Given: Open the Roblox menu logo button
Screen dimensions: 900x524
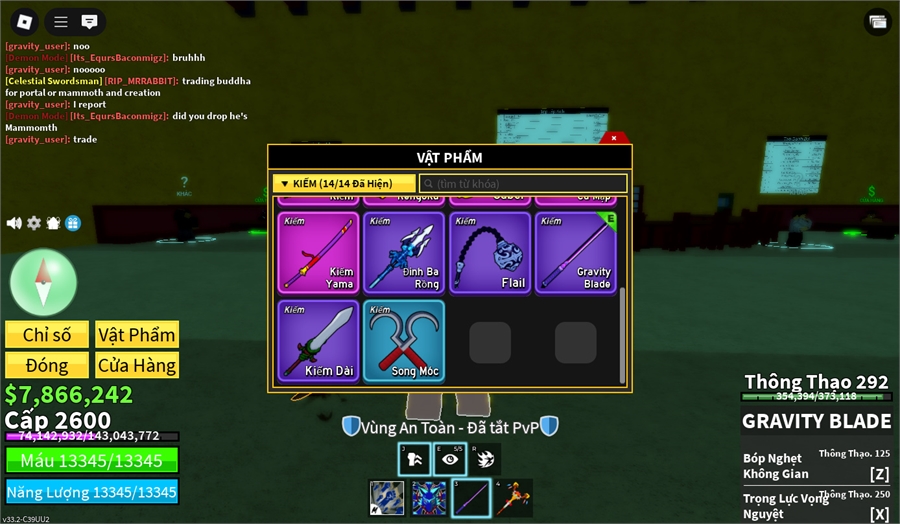Looking at the screenshot, I should click(25, 21).
